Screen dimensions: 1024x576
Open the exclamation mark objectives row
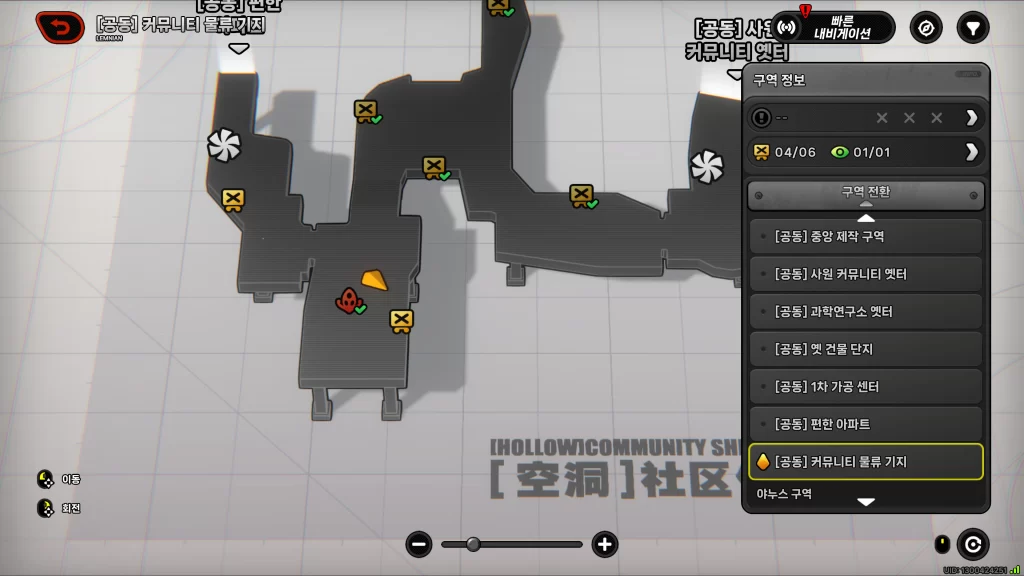(x=866, y=118)
